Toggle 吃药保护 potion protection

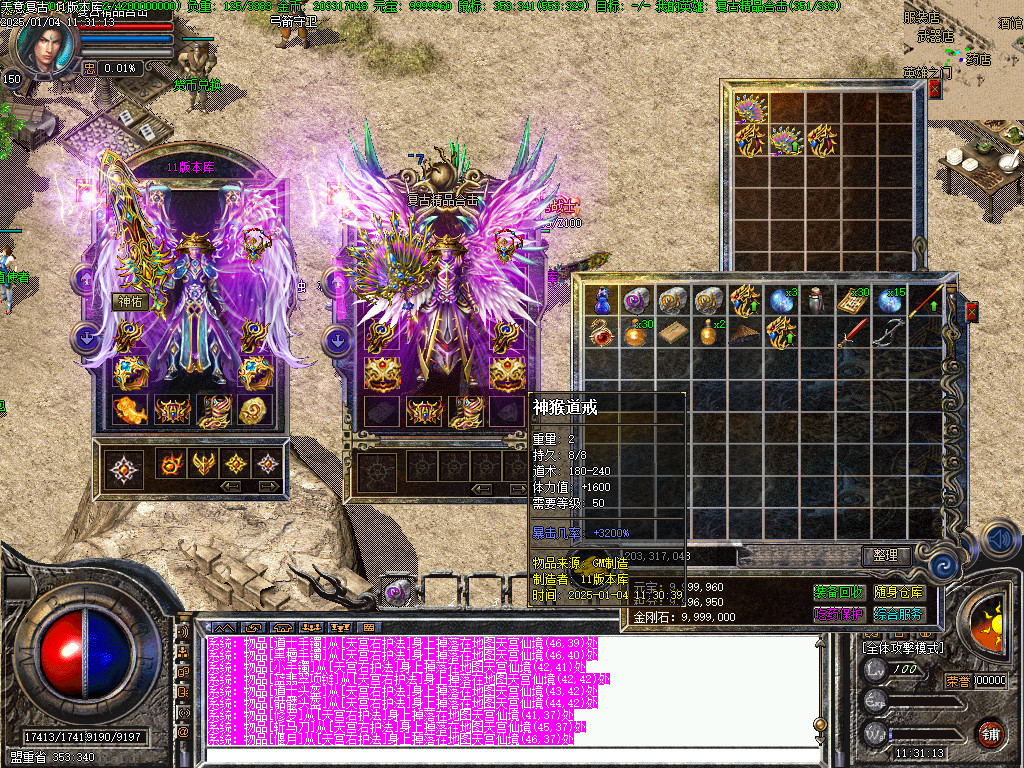(x=838, y=614)
